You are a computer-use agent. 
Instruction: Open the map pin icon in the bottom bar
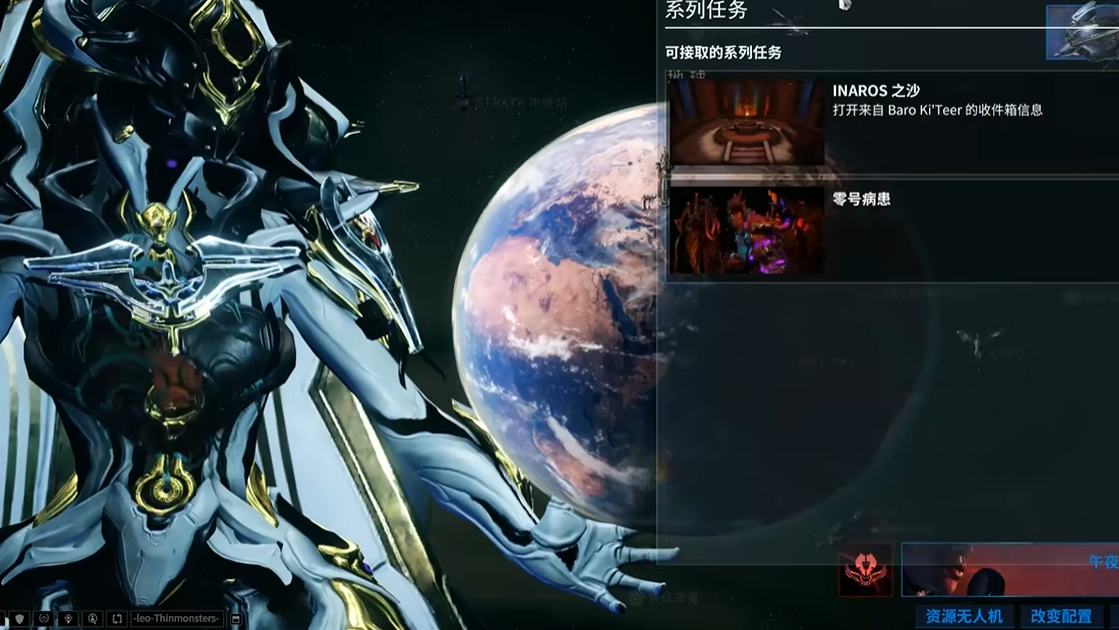pos(68,619)
